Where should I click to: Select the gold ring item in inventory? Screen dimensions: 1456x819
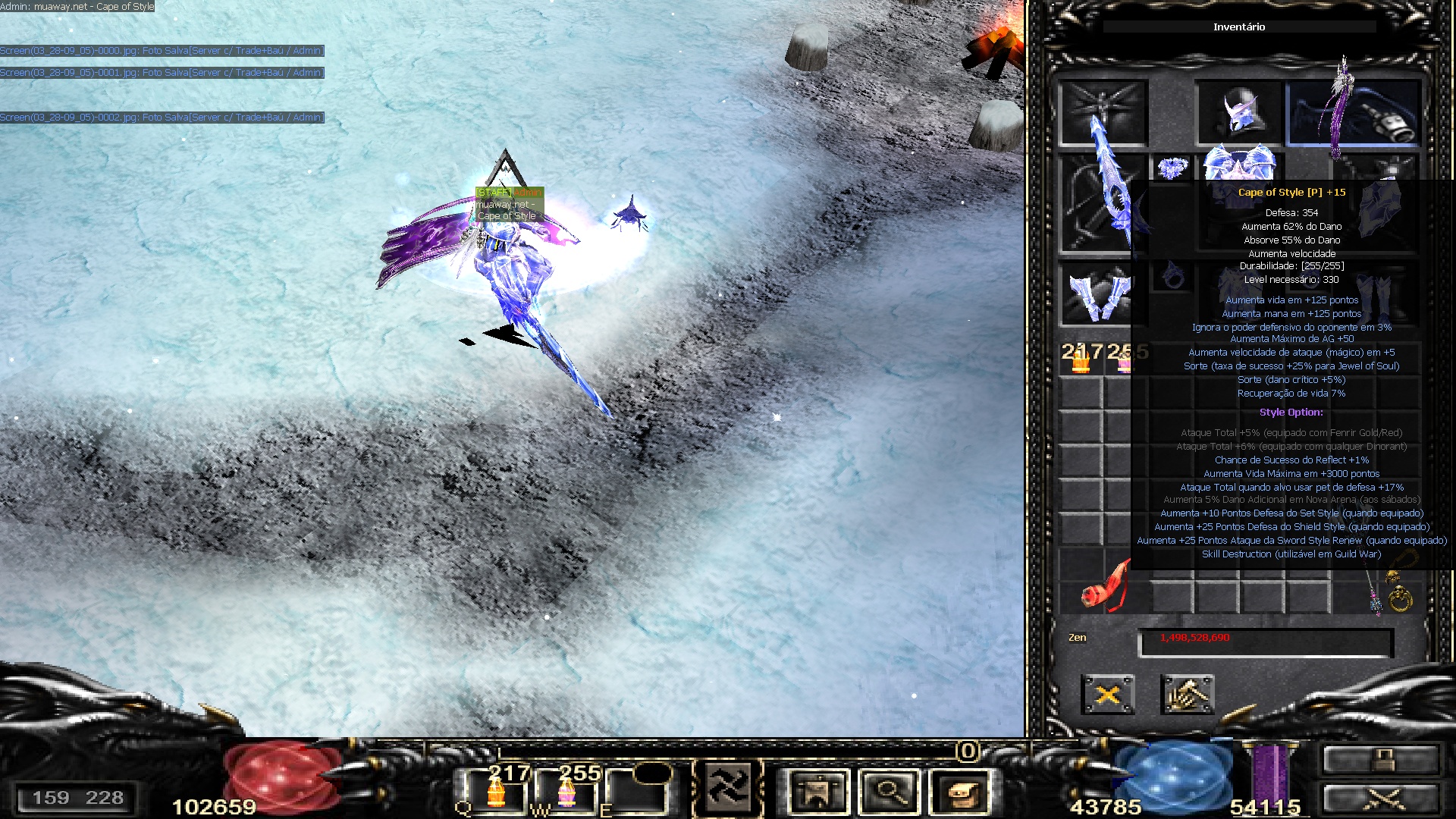point(1400,599)
